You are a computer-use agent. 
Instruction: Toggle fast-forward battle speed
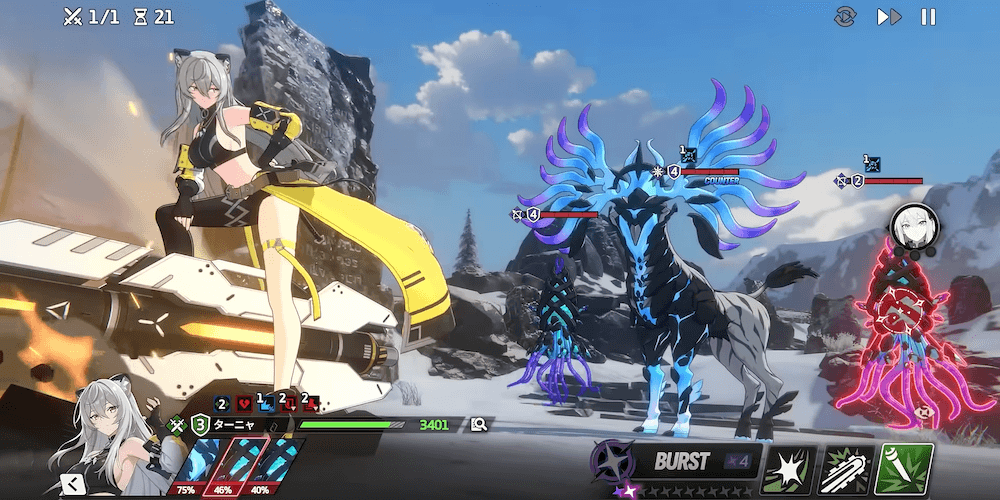tap(888, 17)
